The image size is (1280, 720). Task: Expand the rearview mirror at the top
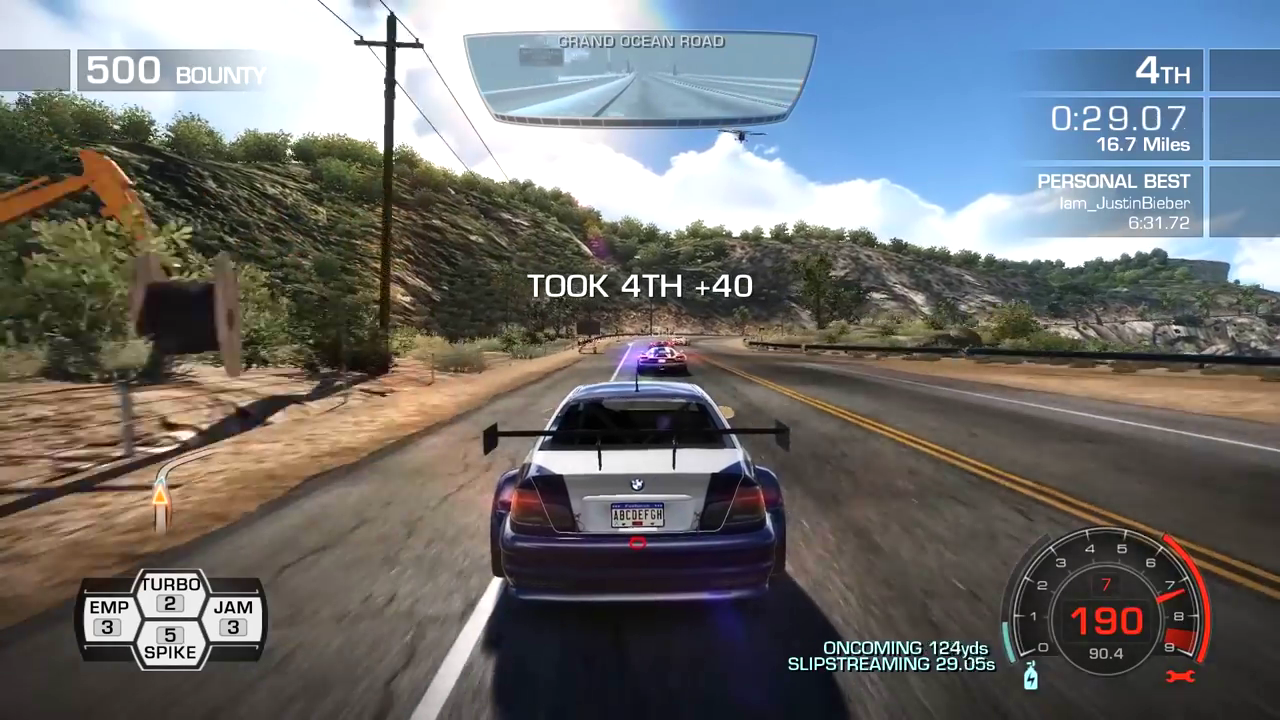[640, 78]
